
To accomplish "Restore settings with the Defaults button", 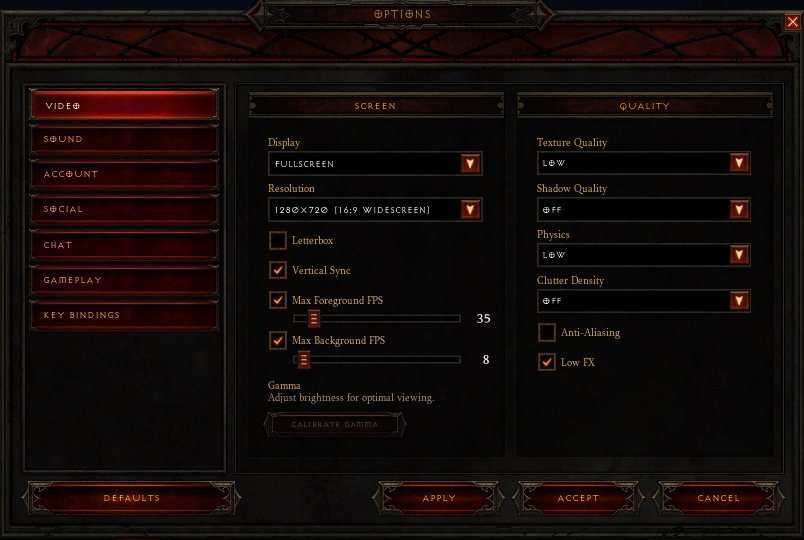I will [131, 498].
